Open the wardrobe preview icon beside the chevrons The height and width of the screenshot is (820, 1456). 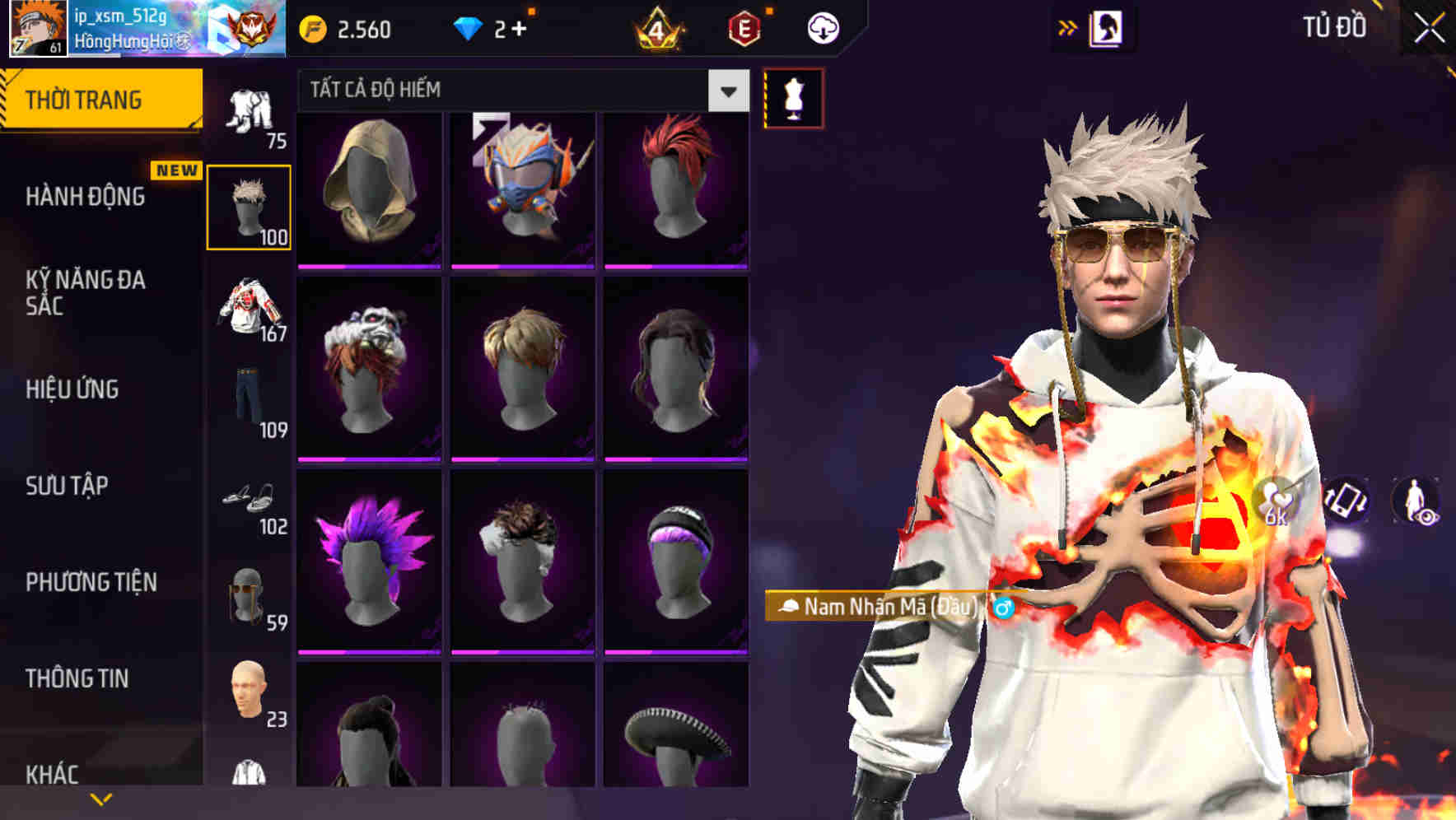(x=1108, y=27)
